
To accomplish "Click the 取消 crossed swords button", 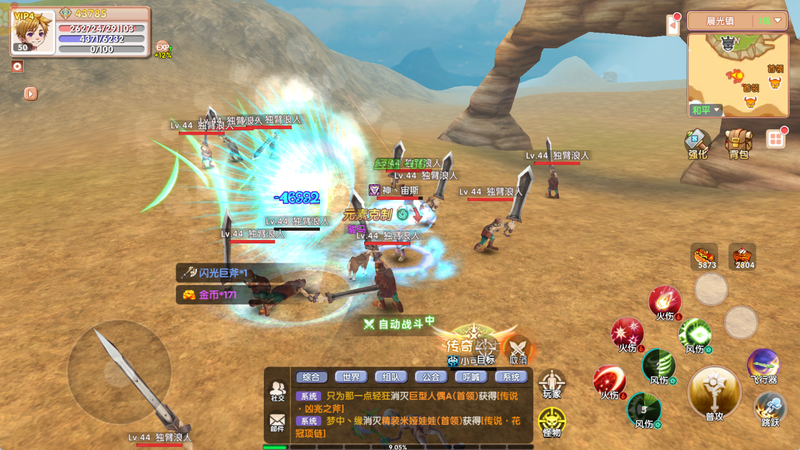I will [518, 349].
